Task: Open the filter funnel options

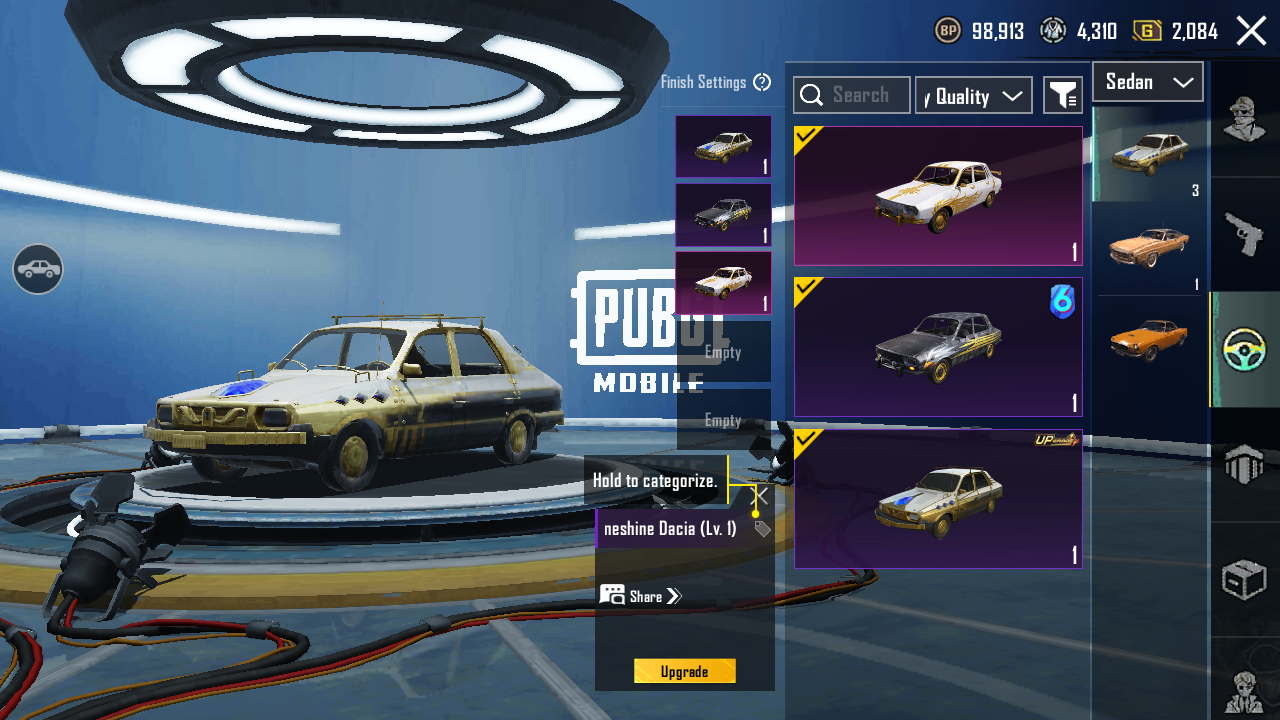Action: (1062, 96)
